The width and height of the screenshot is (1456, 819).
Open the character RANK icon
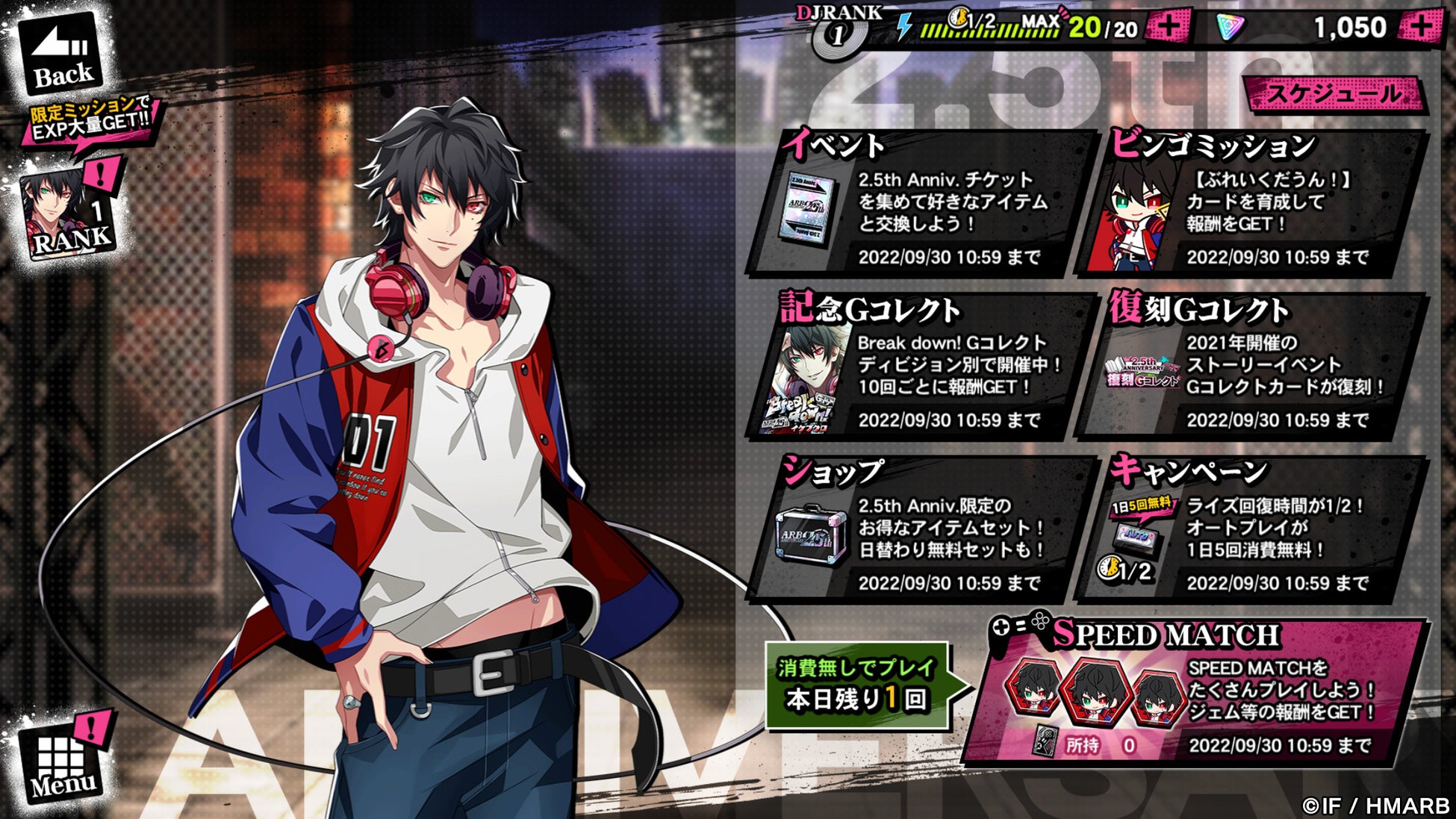(x=69, y=214)
